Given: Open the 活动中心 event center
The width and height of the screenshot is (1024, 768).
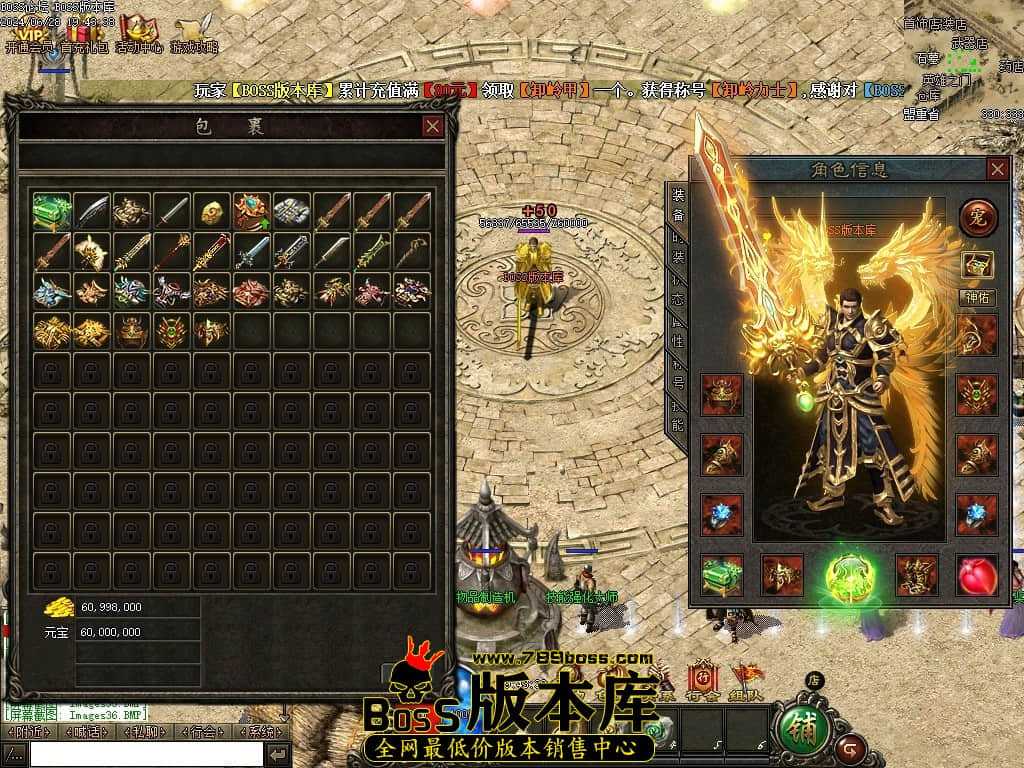Looking at the screenshot, I should (x=139, y=34).
